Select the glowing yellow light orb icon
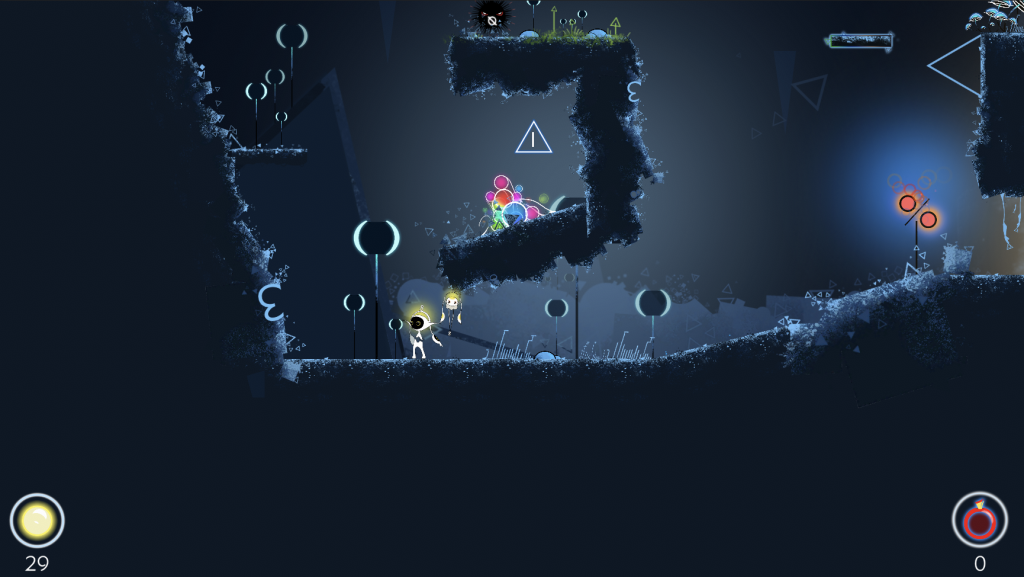Screen dimensions: 1024x577 [x=37, y=520]
